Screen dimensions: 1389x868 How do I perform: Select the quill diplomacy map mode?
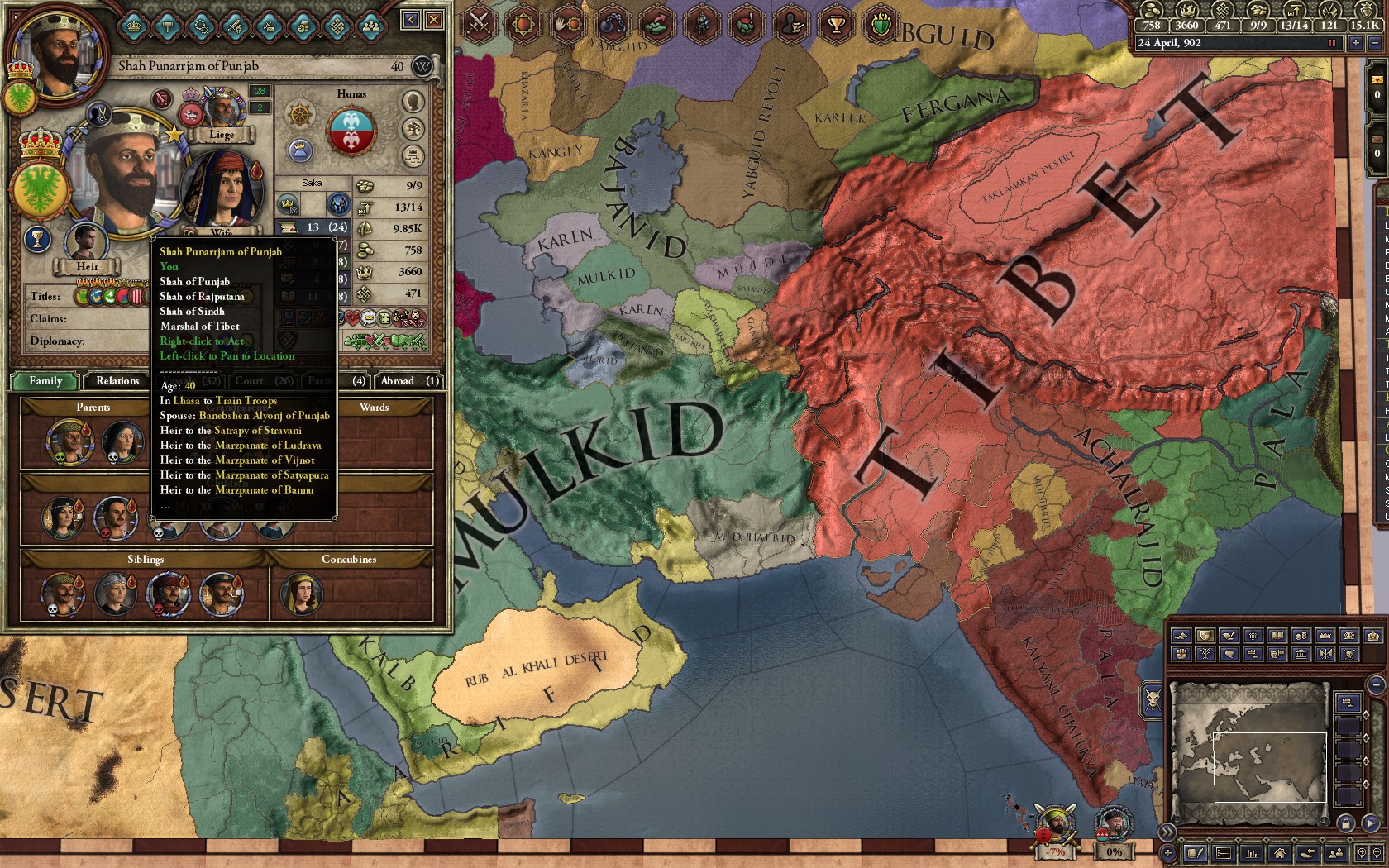(x=1229, y=636)
